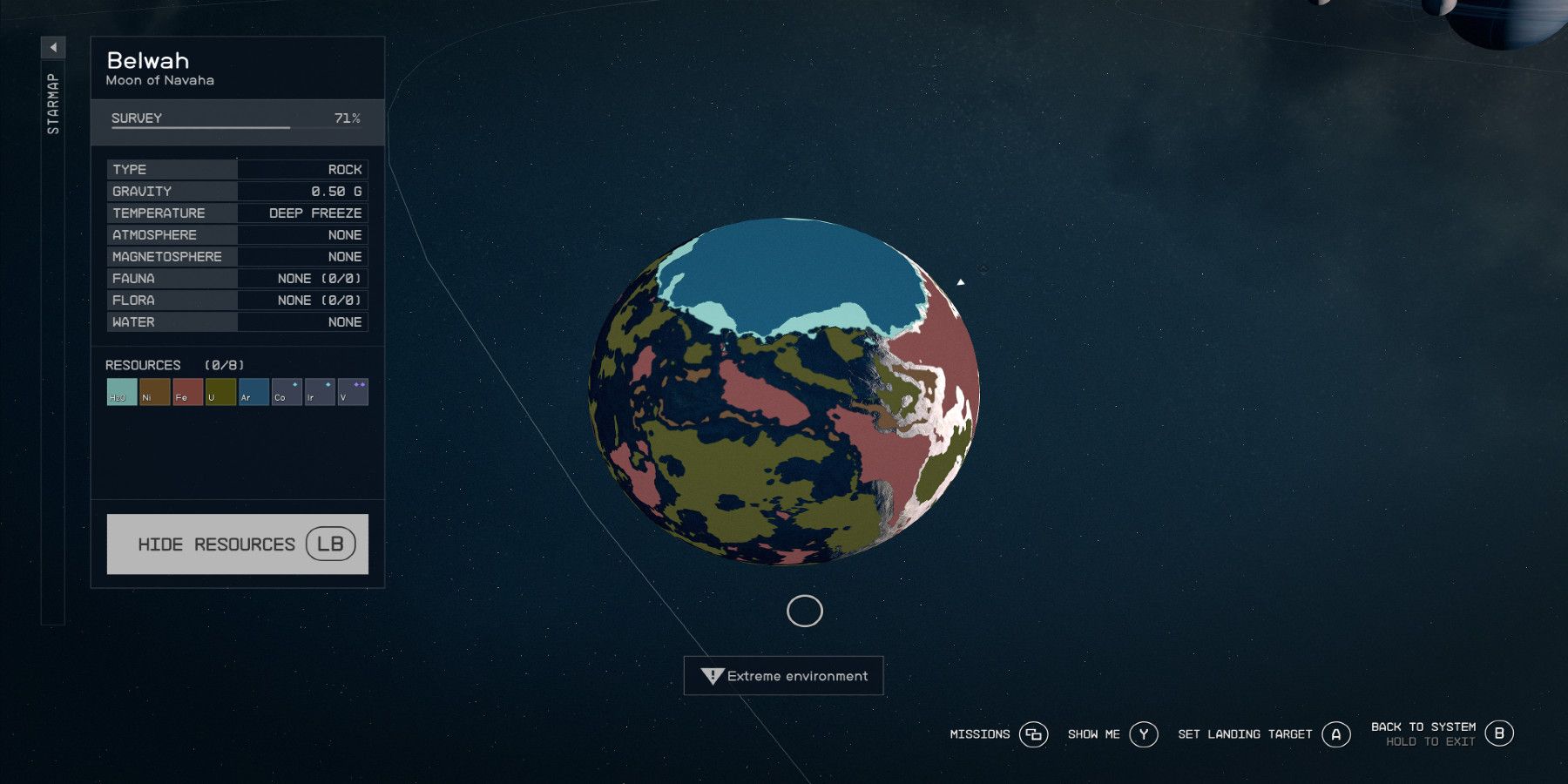Select the H₂O resource swatch

click(121, 392)
